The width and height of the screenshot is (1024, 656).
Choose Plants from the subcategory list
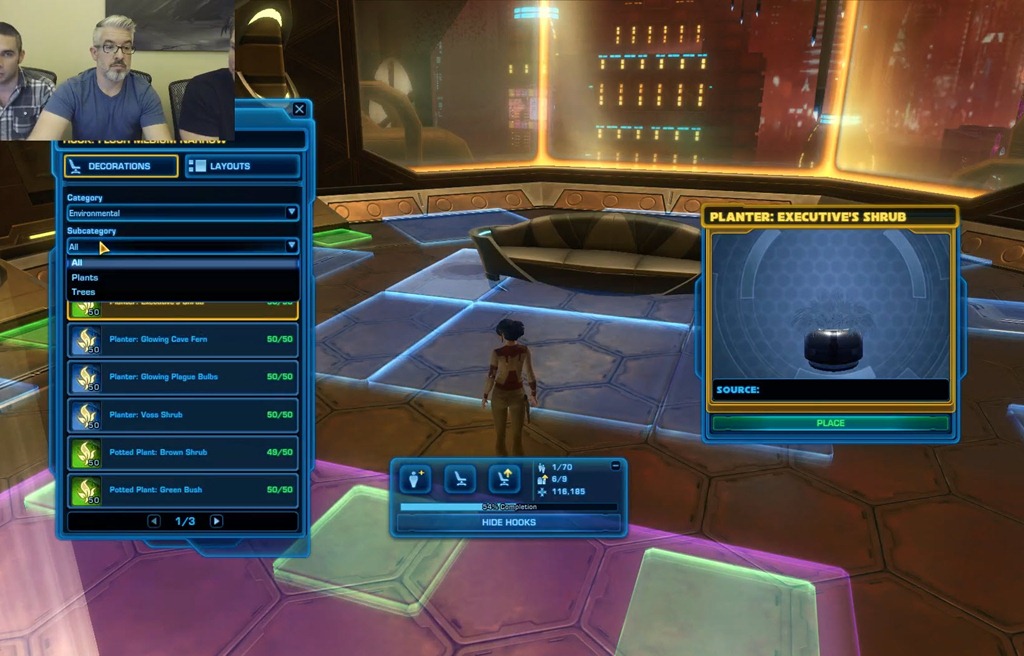coord(85,277)
